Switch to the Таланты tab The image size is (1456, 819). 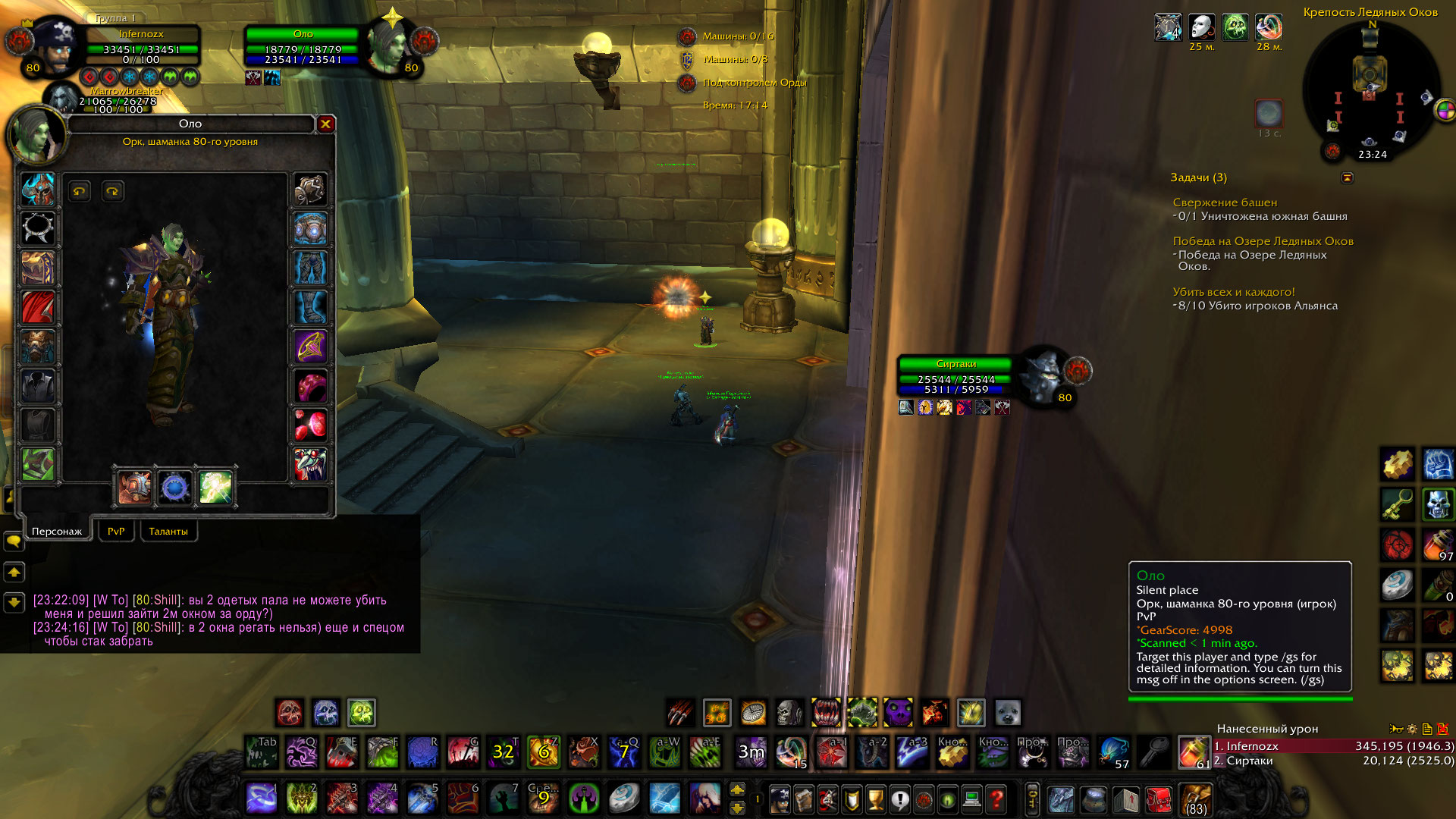pos(168,532)
